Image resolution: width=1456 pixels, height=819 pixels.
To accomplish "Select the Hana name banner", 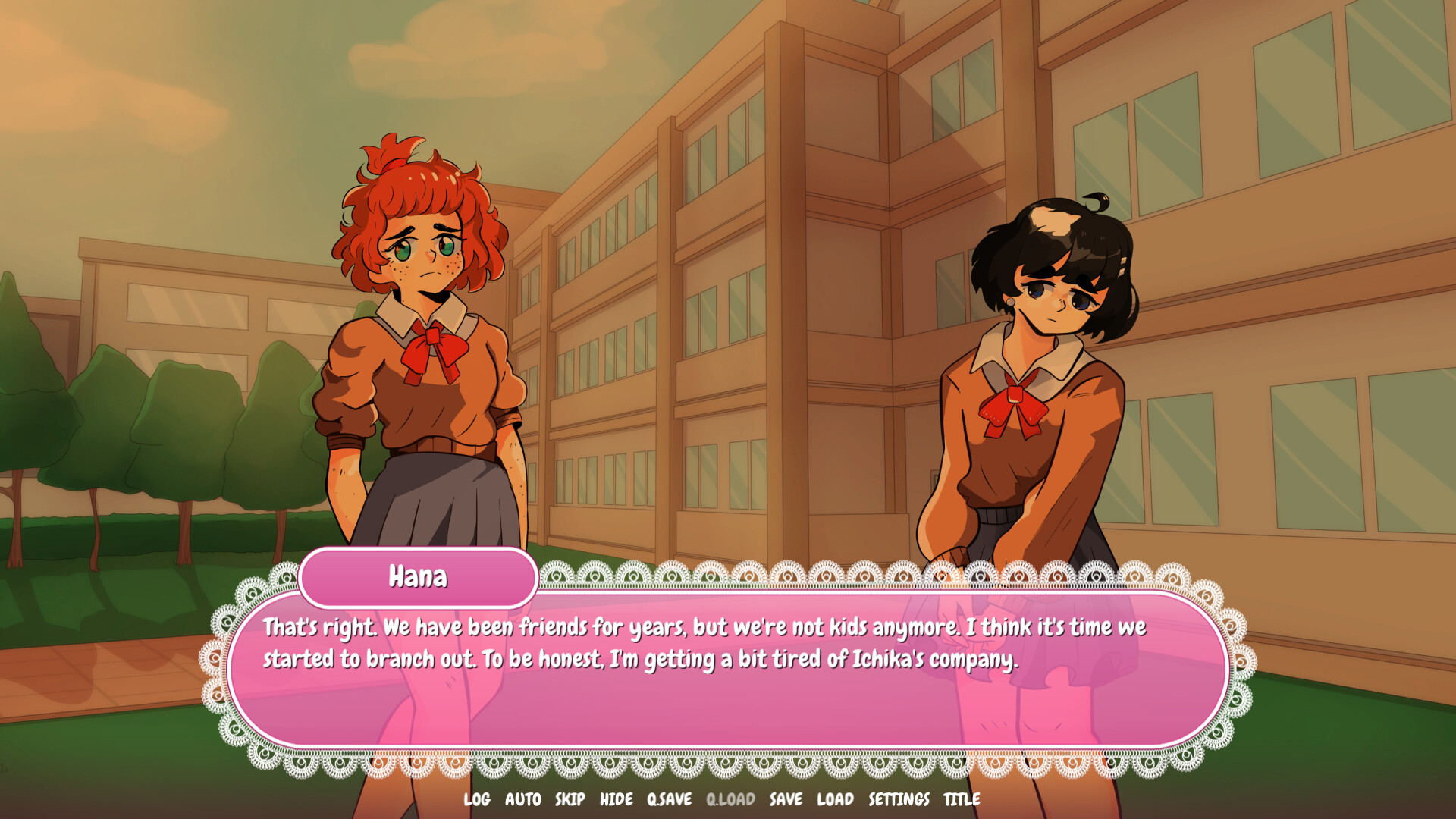I will (x=419, y=576).
